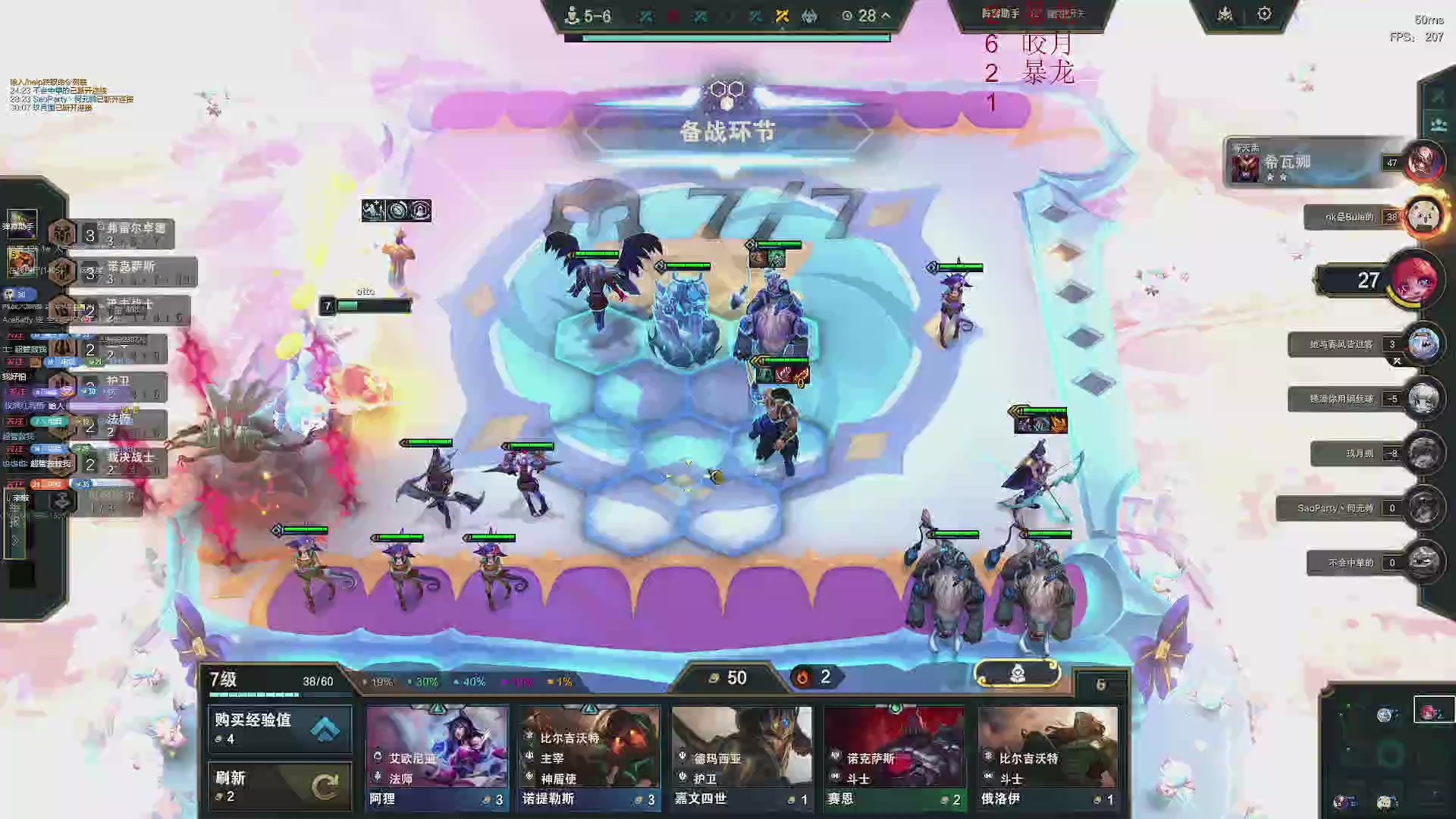Open the 弹幕助手 overlay icon
Screen dimensions: 1456x819
click(x=21, y=222)
